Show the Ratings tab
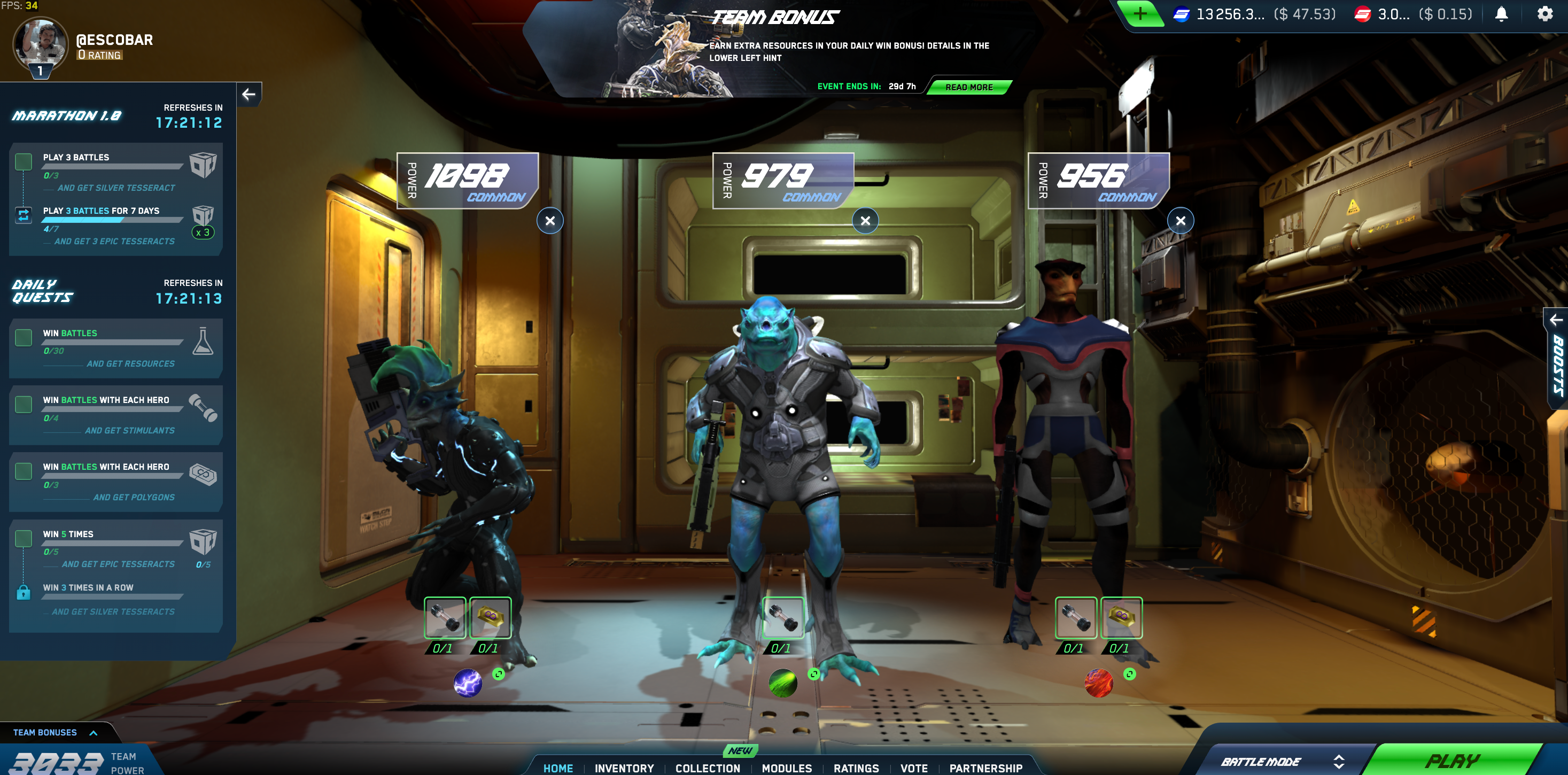The width and height of the screenshot is (1568, 775). click(856, 768)
